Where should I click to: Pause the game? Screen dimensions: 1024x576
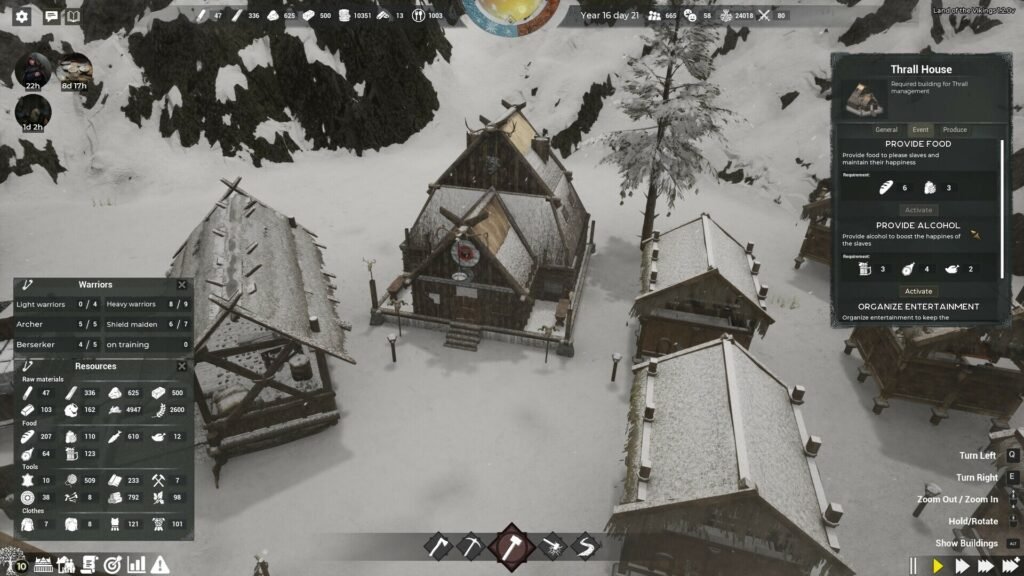pyautogui.click(x=913, y=566)
